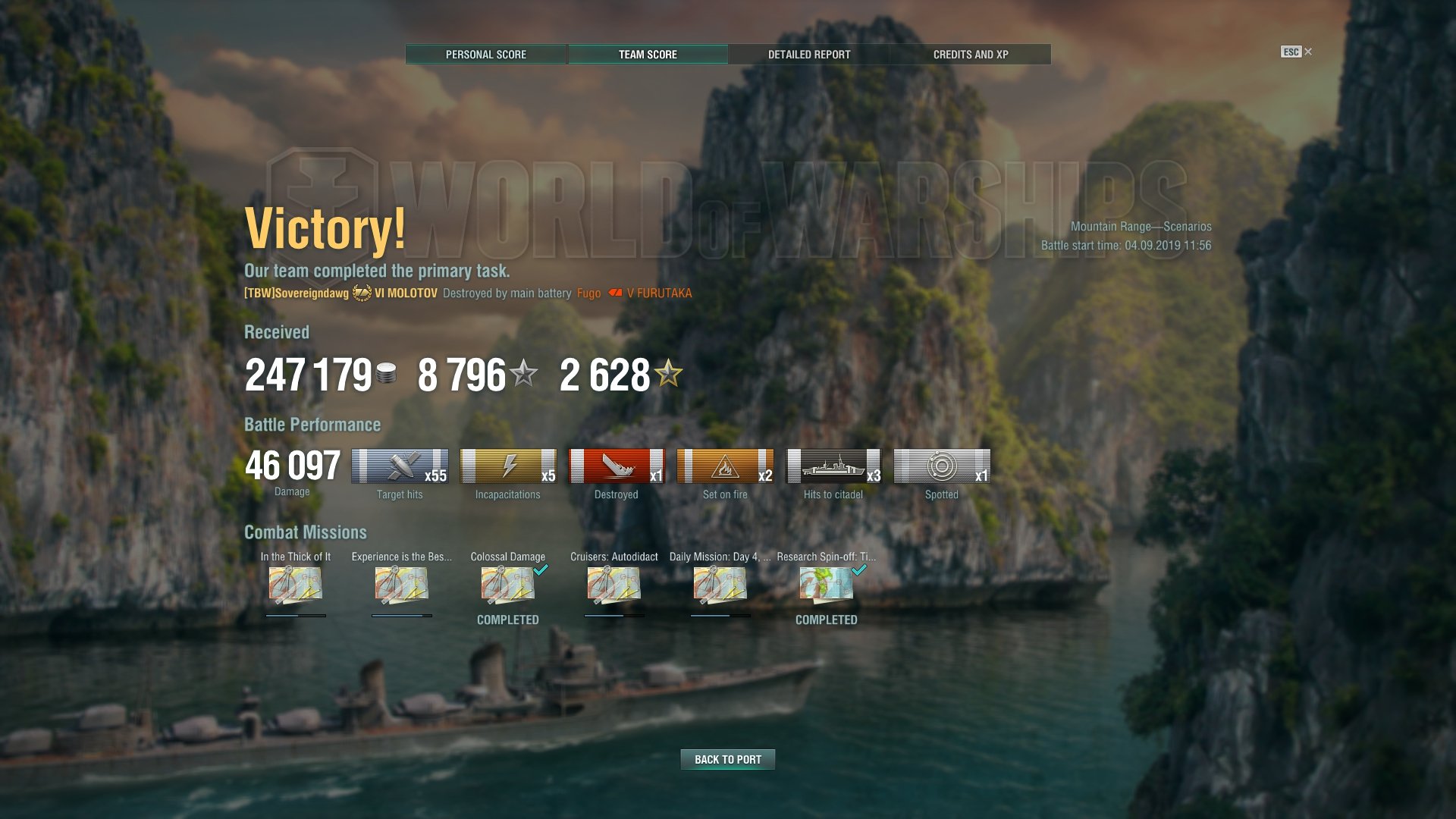Screen dimensions: 1456x819
Task: View the completed Colossal Damage mission
Action: (x=508, y=585)
